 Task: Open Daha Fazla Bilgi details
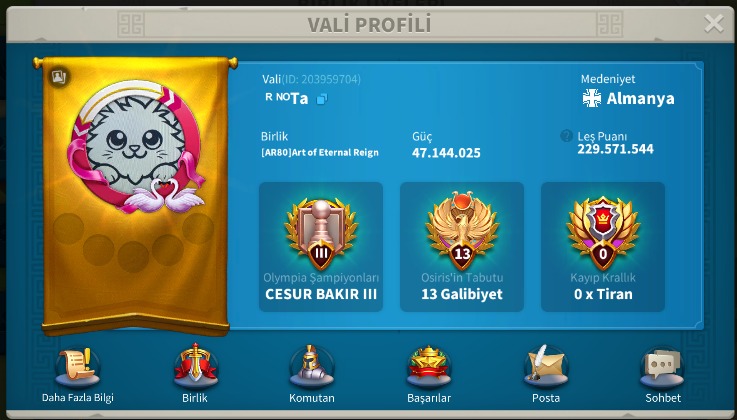click(x=78, y=370)
